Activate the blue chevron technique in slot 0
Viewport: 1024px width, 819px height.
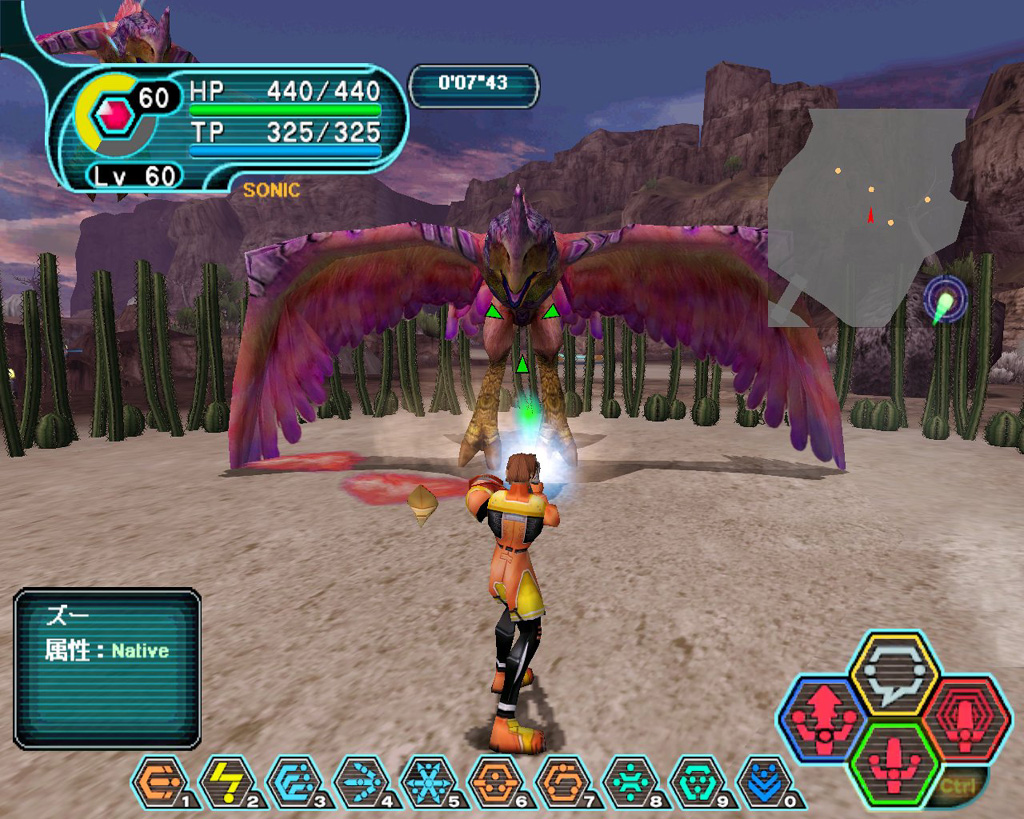coord(764,782)
